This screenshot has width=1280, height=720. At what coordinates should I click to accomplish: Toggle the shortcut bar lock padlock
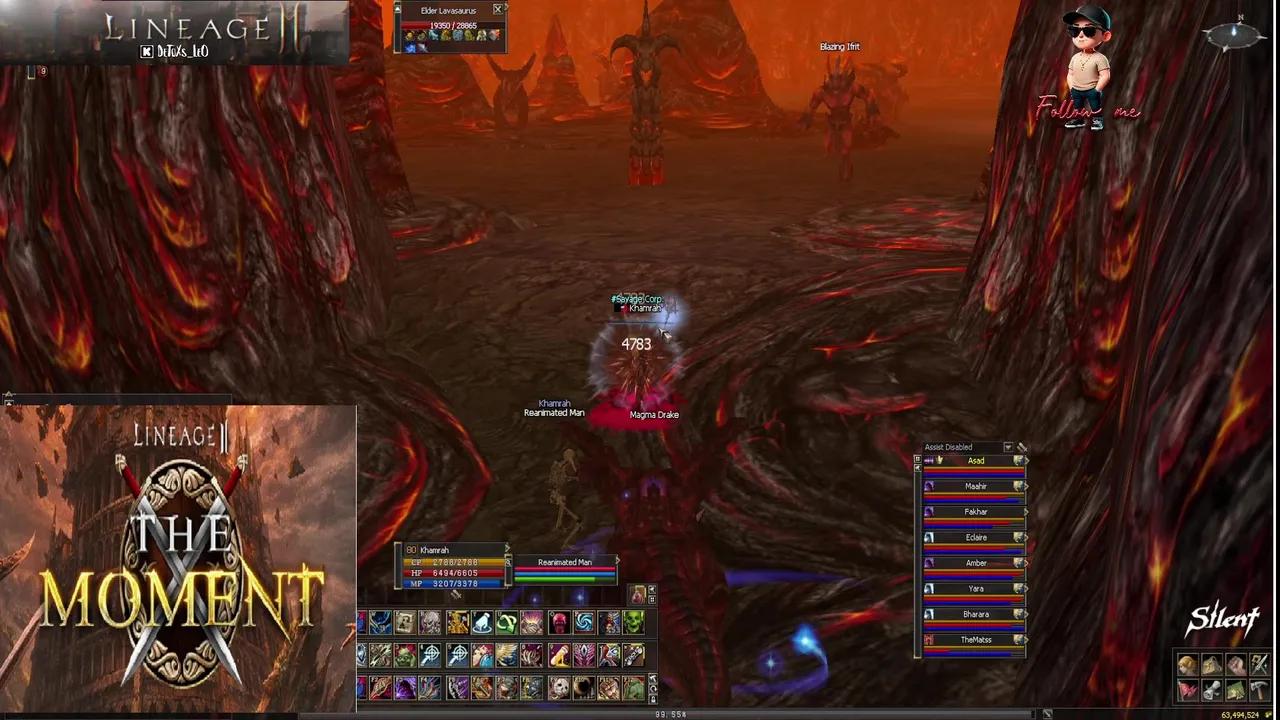point(651,697)
